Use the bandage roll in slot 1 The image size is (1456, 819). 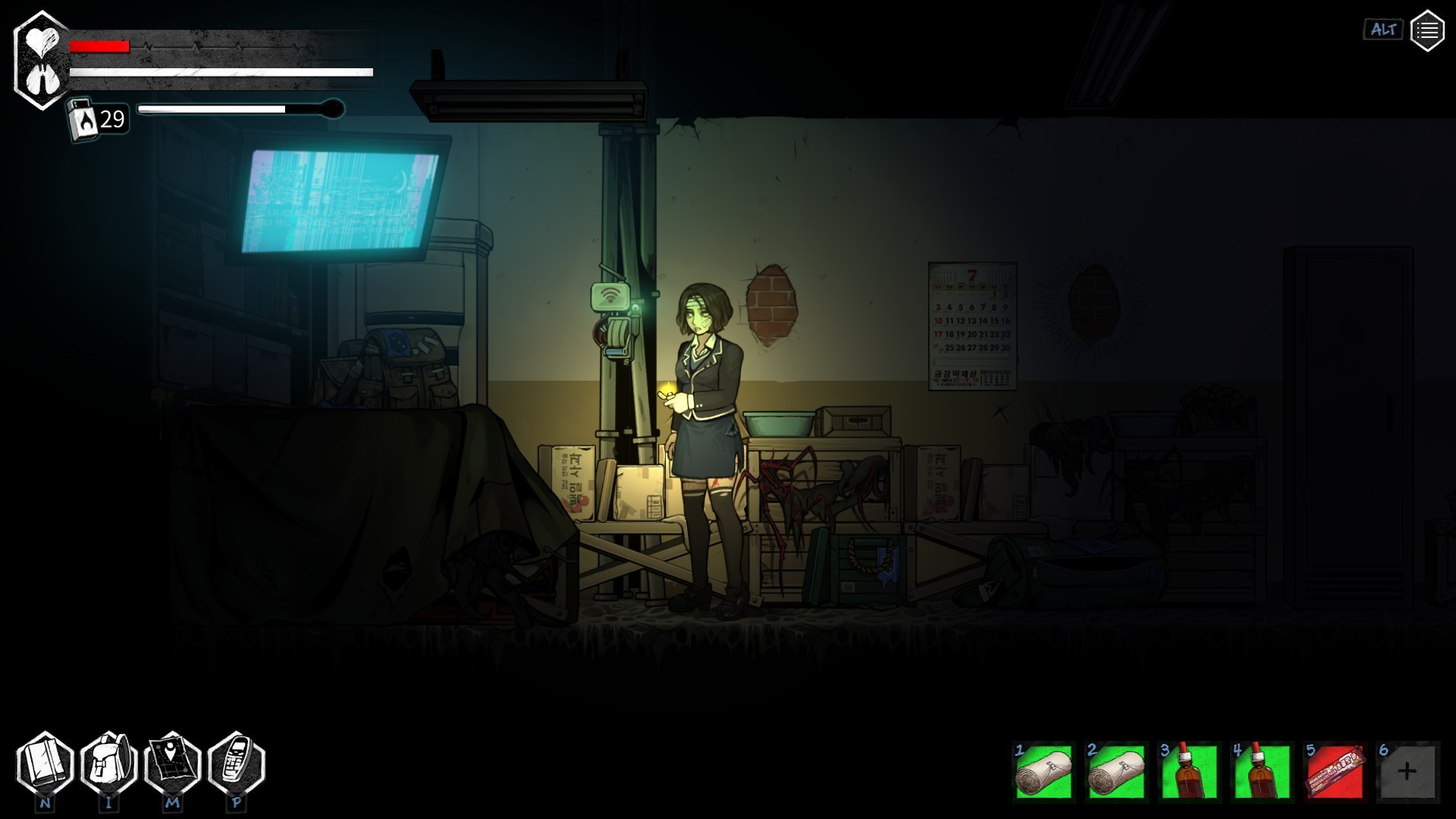pyautogui.click(x=1044, y=772)
